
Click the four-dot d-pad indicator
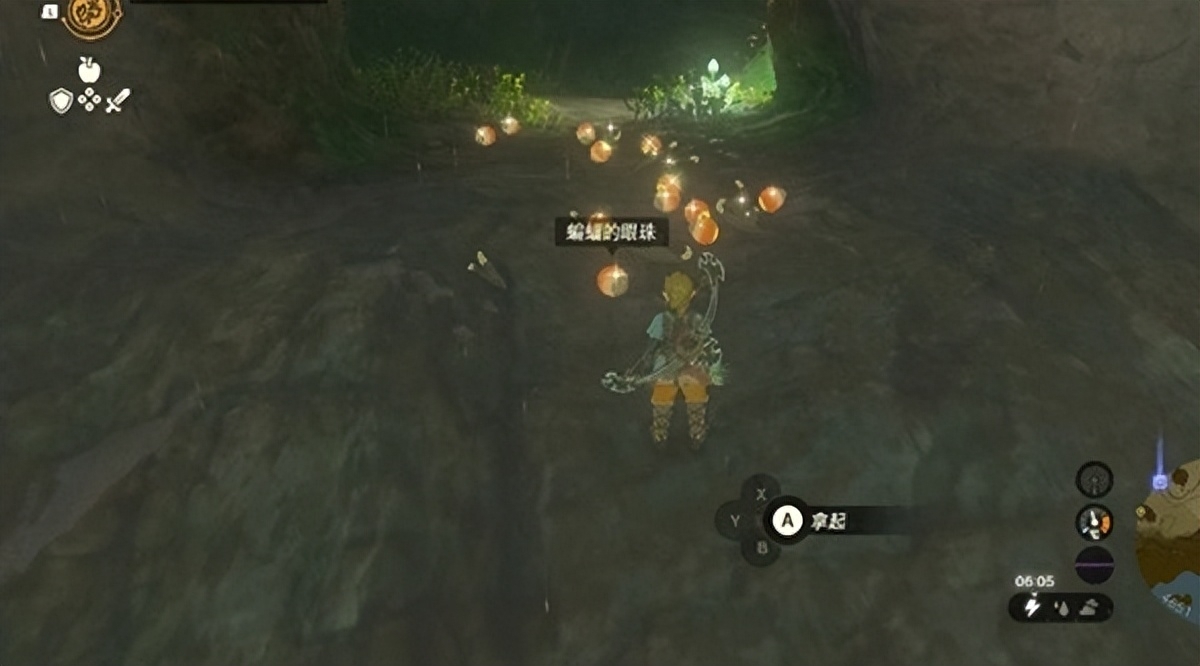tap(90, 101)
